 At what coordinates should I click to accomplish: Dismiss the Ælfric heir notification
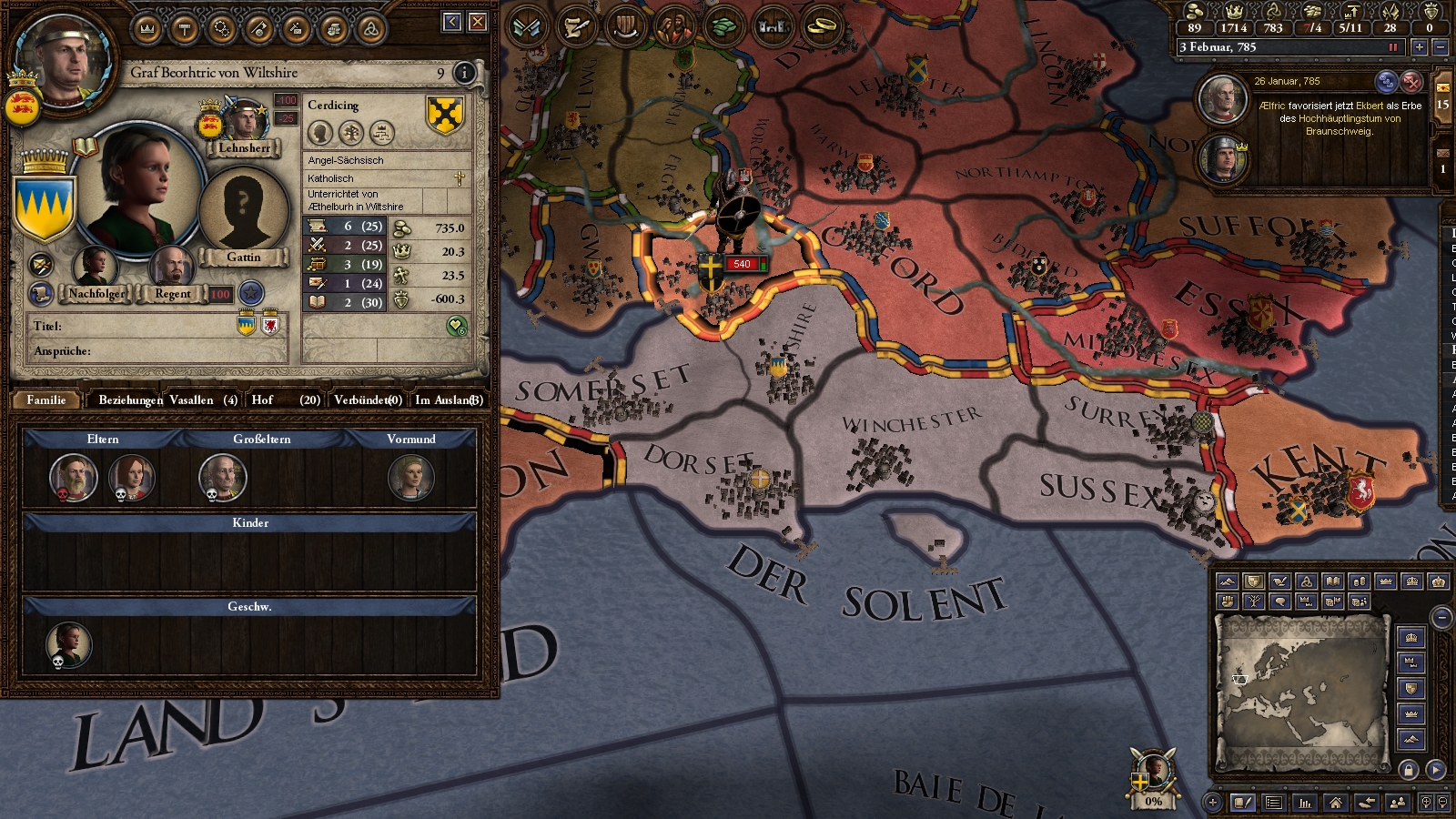tap(1411, 82)
